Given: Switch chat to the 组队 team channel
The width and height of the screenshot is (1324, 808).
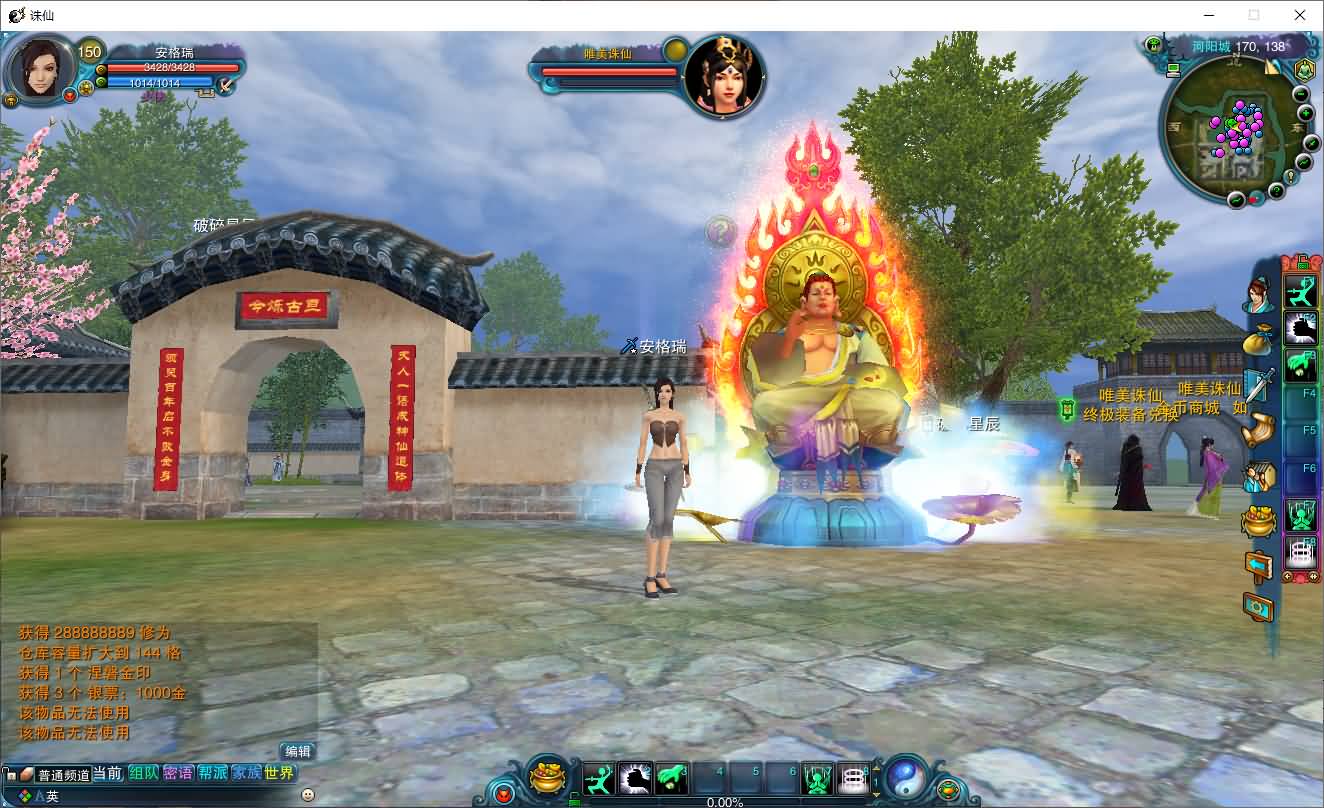Looking at the screenshot, I should pyautogui.click(x=143, y=773).
